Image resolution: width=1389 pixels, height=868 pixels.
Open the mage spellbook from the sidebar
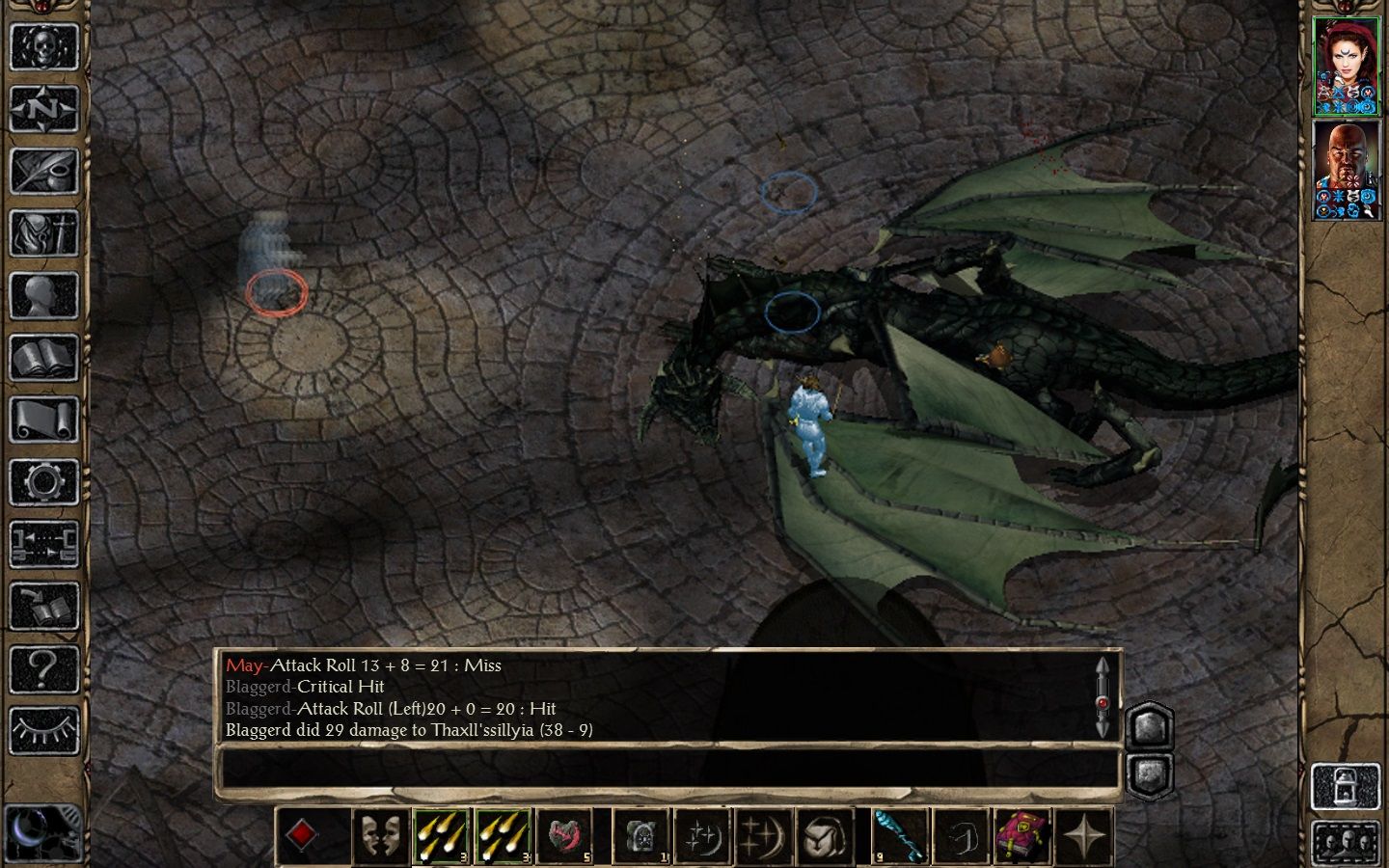[x=44, y=358]
